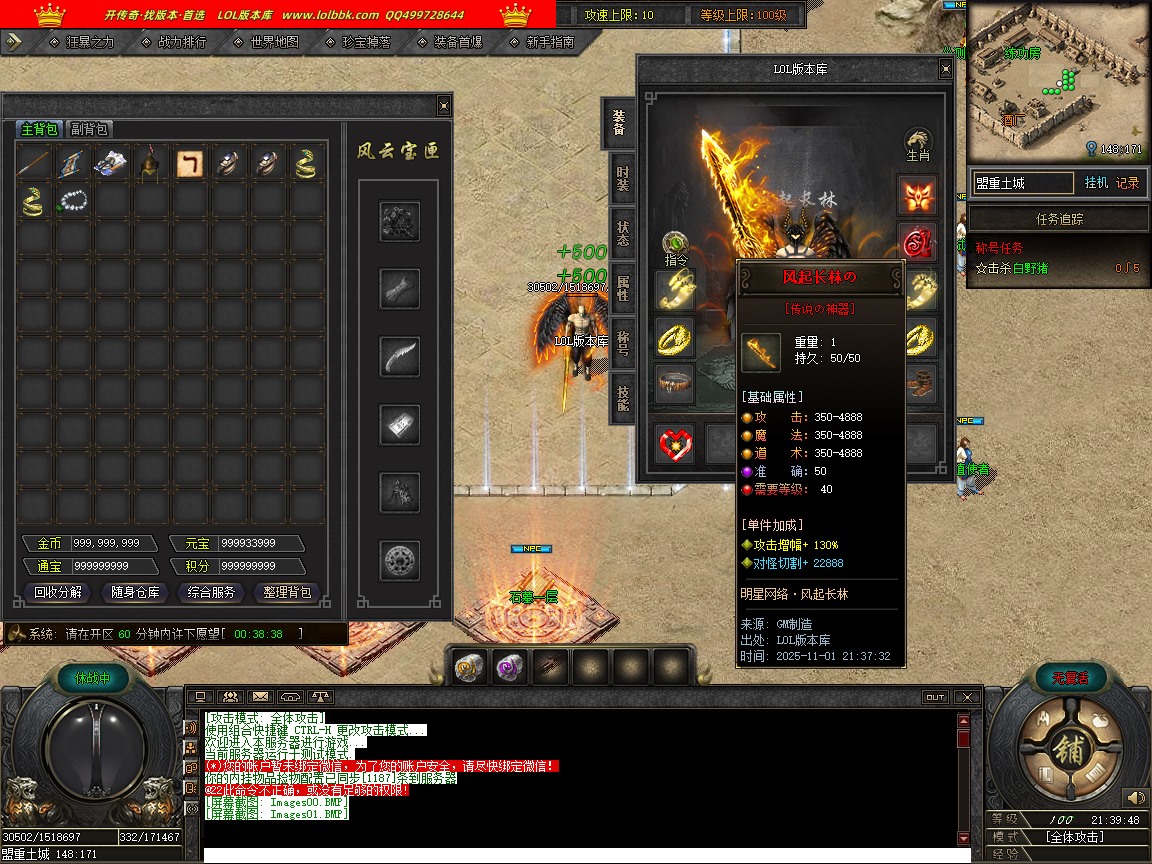Open the 随身仓库 portable warehouse
Viewport: 1152px width, 864px height.
[135, 592]
